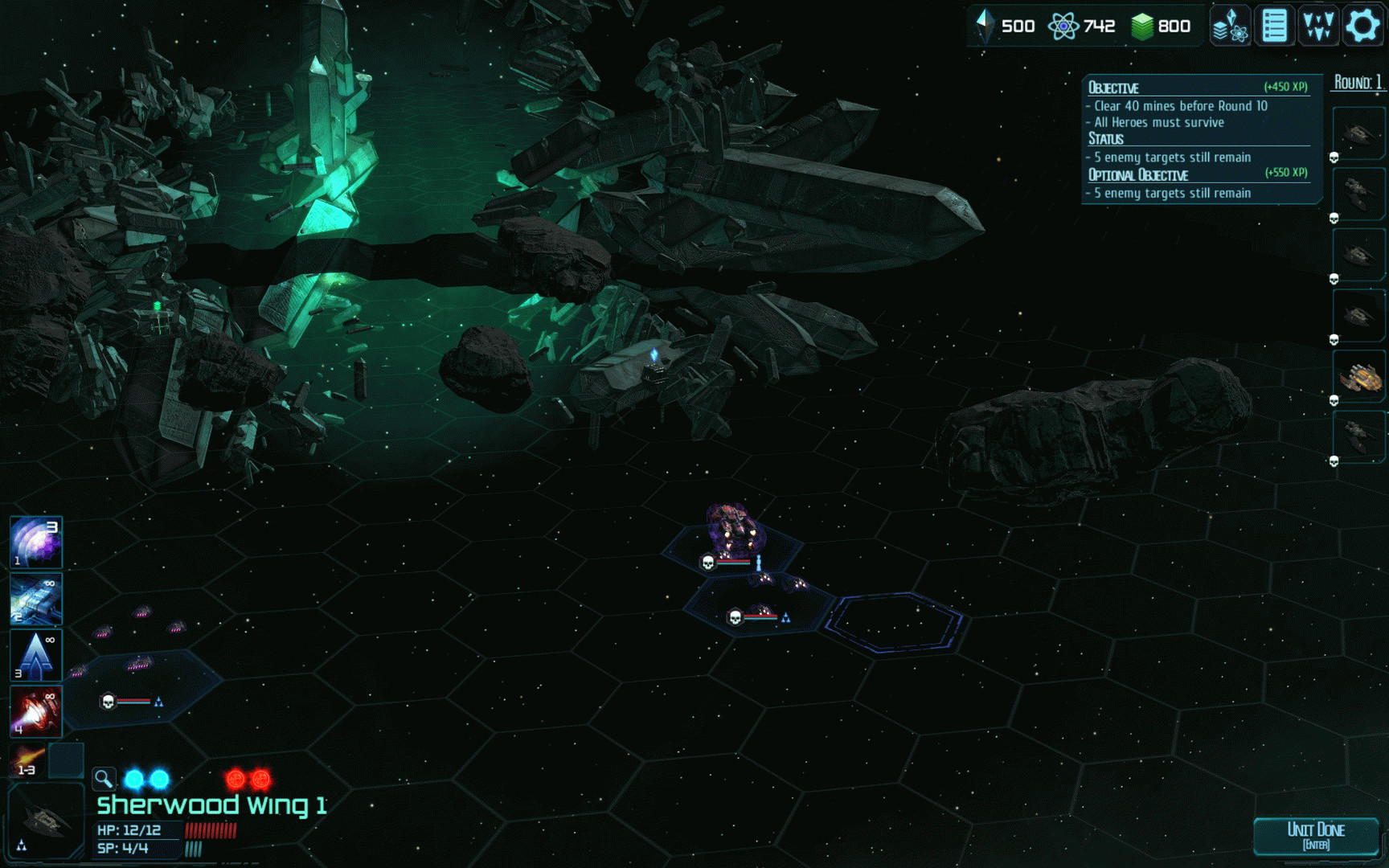
Task: Click the magnifying glass inspect button
Action: [x=104, y=778]
